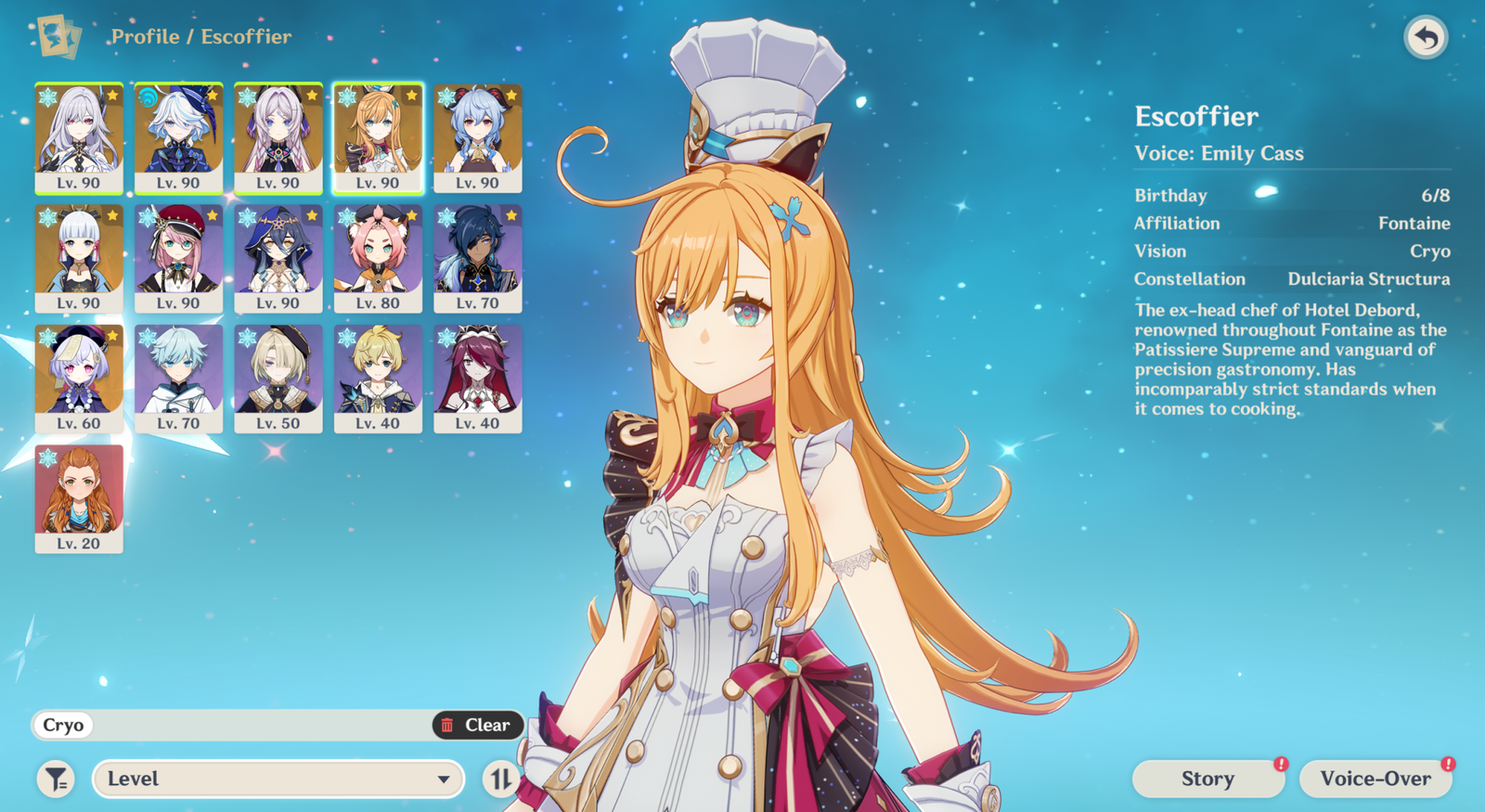Select Ayaka's character portrait
The height and width of the screenshot is (812, 1485).
coord(79,257)
